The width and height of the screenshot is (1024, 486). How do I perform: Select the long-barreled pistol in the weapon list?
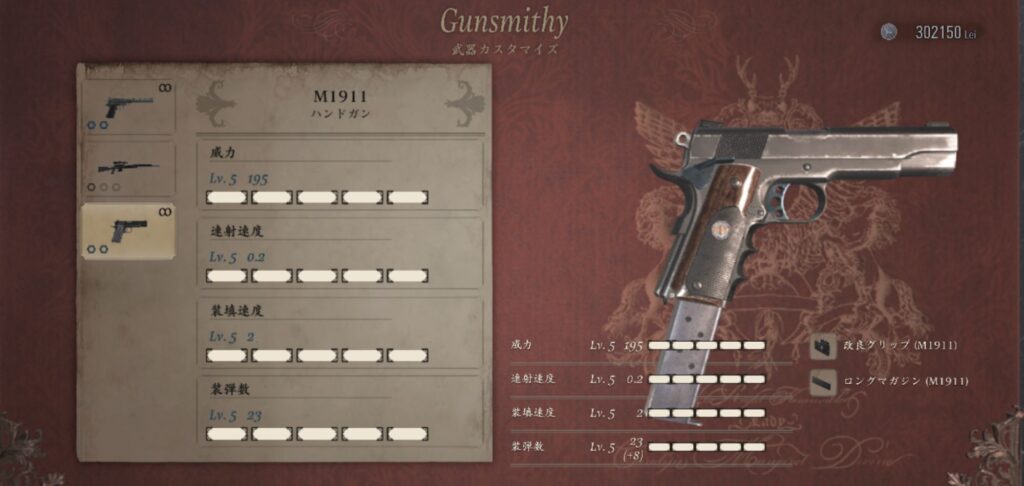coord(127,104)
